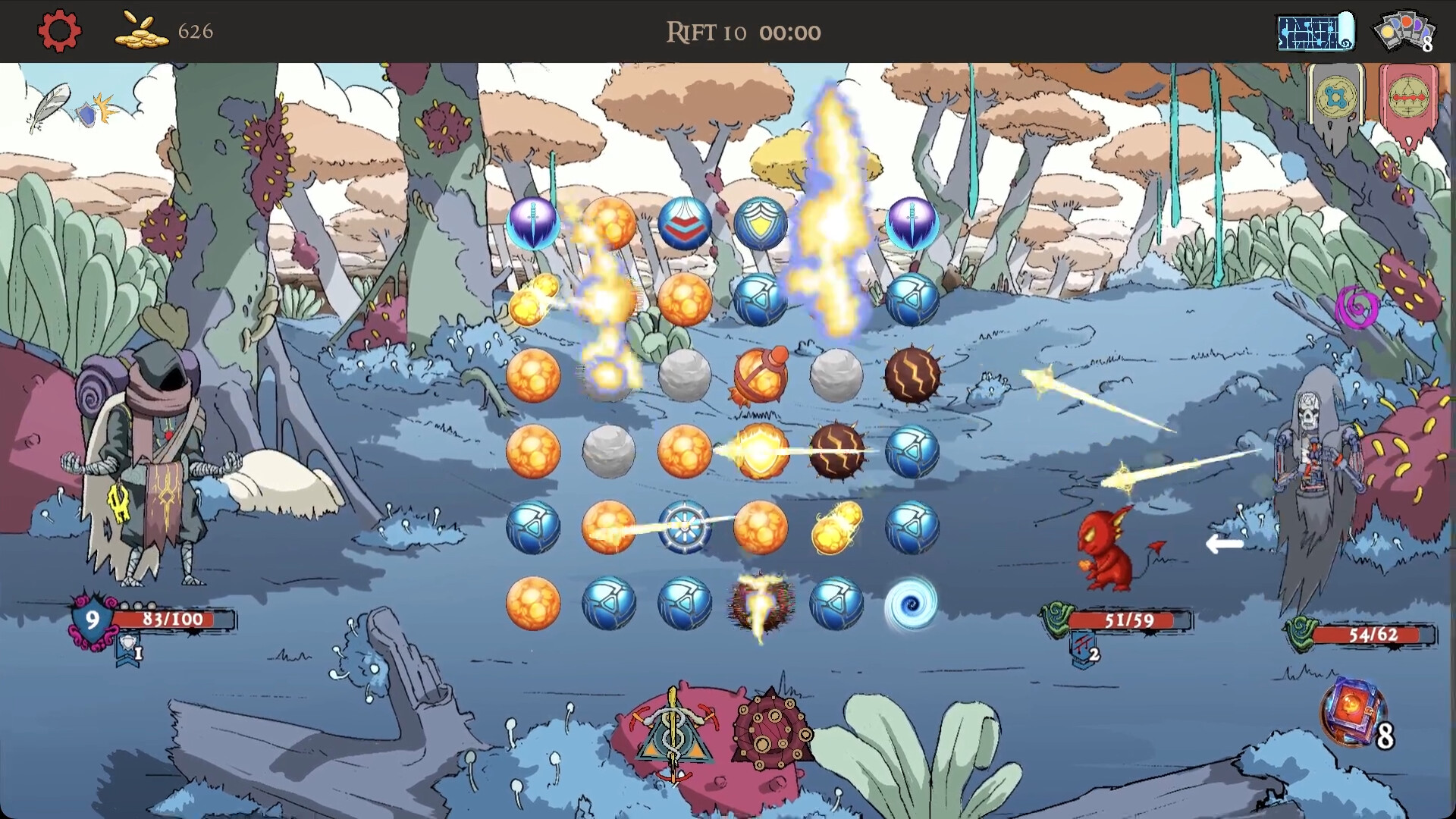Select the ship's wheel orb
Screen dimensions: 1456x819
pos(686,526)
